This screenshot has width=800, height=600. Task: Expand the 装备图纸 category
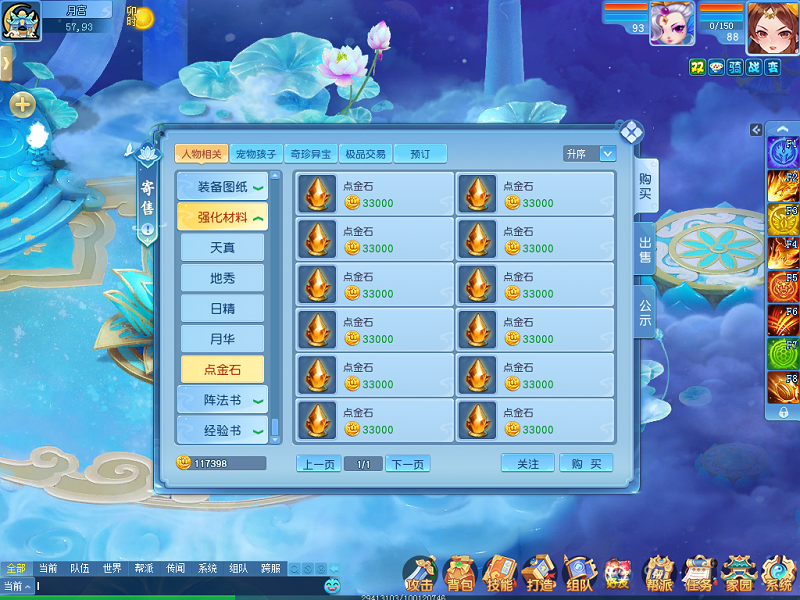coord(222,187)
